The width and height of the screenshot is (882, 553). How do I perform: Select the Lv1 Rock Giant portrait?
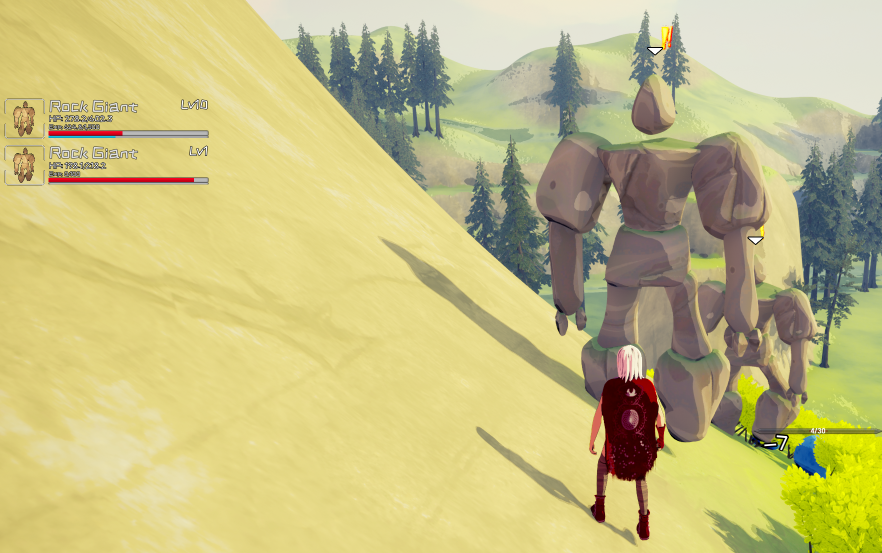[24, 165]
